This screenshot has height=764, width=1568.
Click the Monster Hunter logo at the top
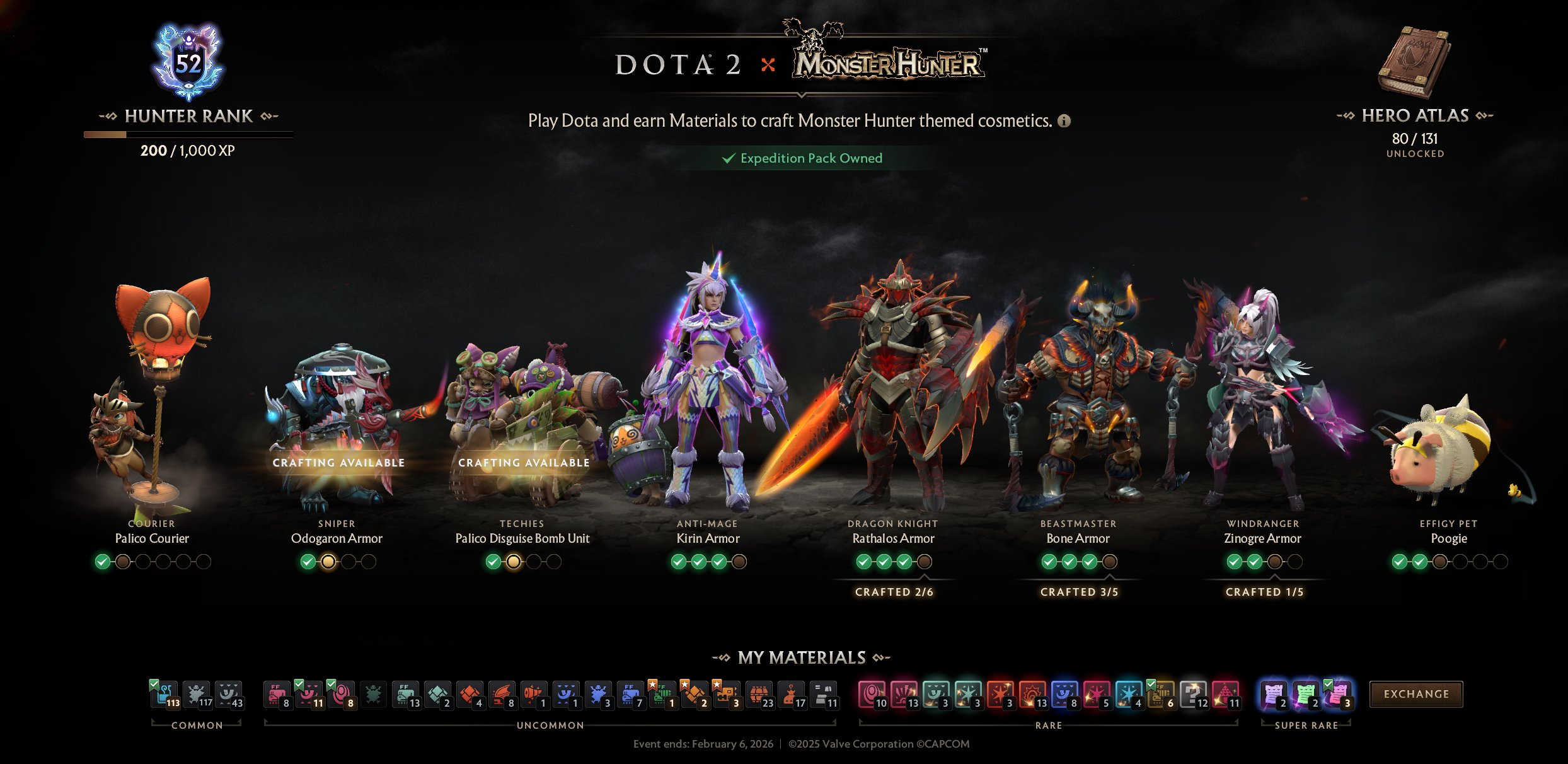click(x=885, y=64)
